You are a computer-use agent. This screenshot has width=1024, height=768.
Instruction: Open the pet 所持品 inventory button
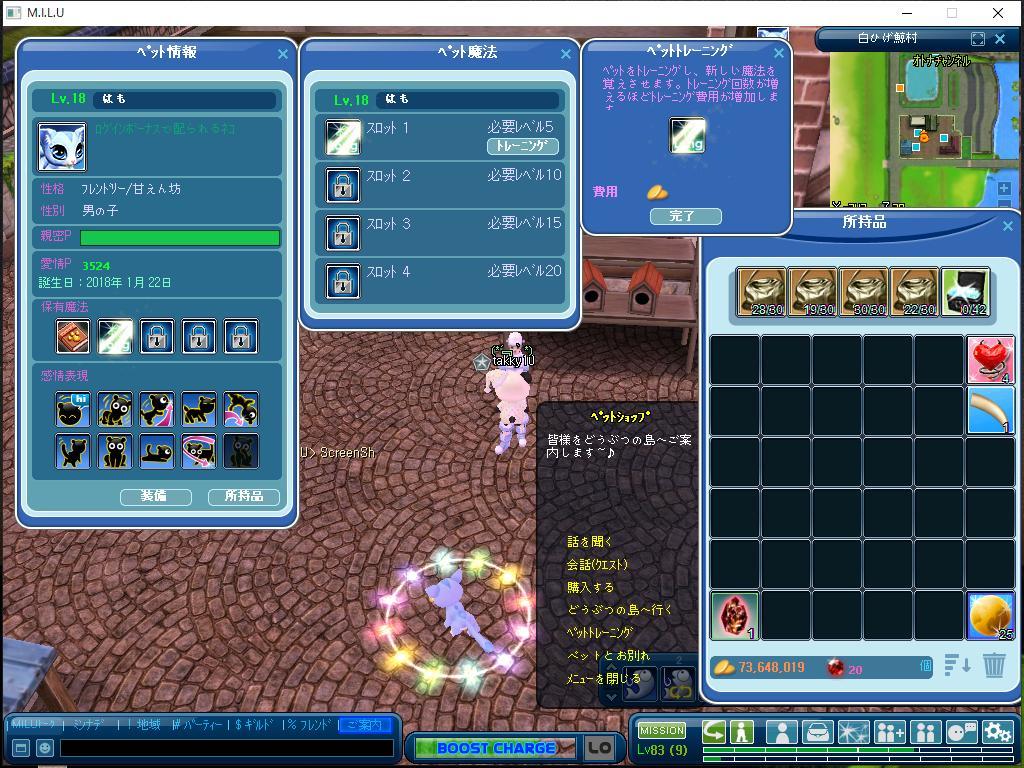tap(243, 496)
